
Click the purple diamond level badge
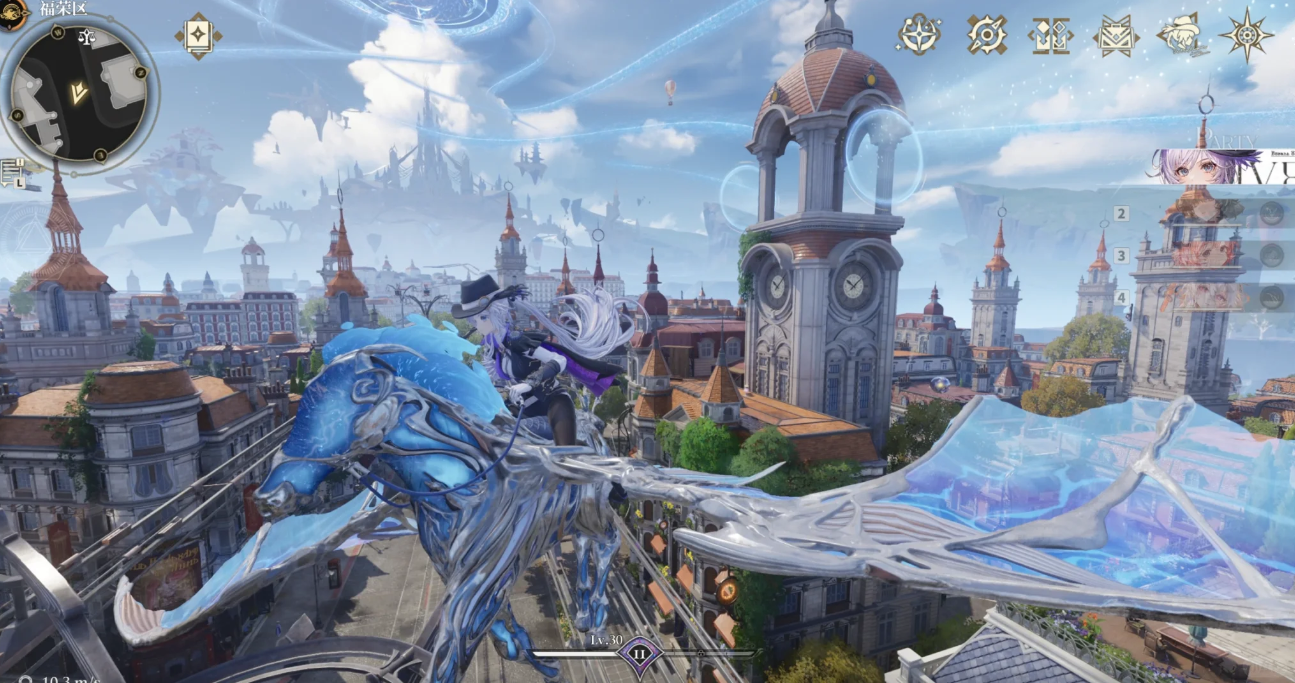[x=638, y=657]
